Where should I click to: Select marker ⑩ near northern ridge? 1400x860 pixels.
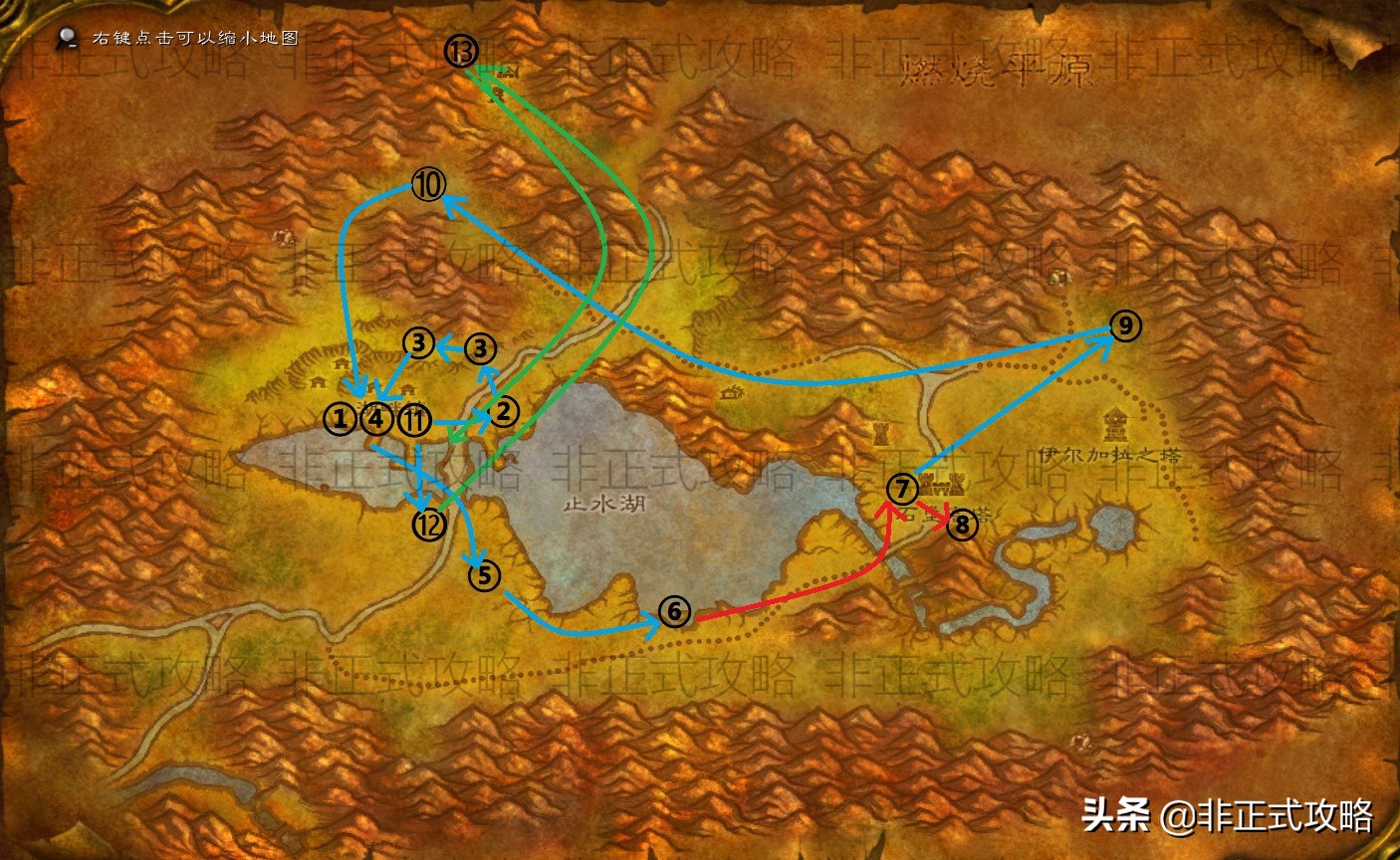427,184
